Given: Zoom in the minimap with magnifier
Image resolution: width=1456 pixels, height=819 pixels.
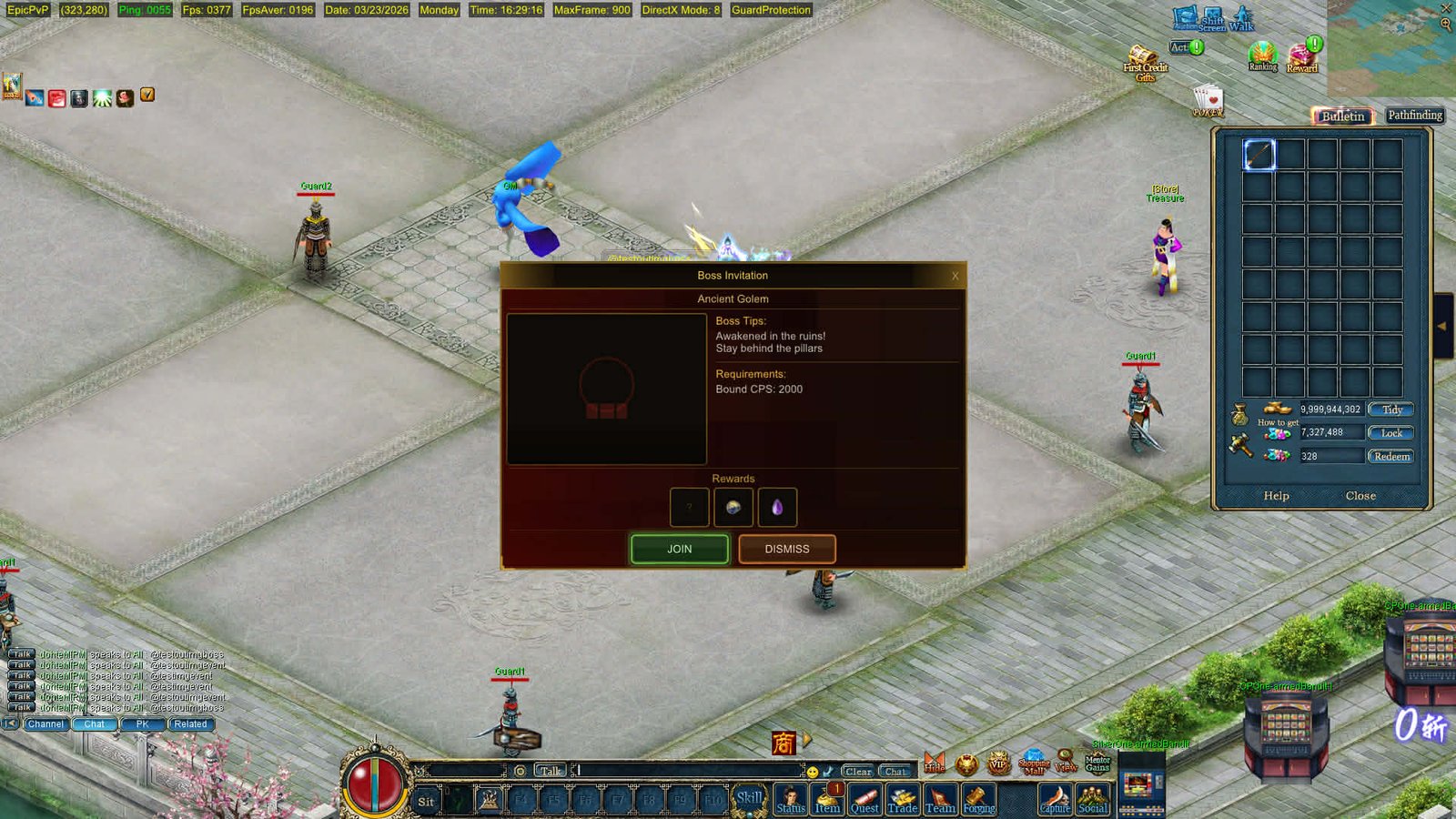Looking at the screenshot, I should click(1446, 25).
